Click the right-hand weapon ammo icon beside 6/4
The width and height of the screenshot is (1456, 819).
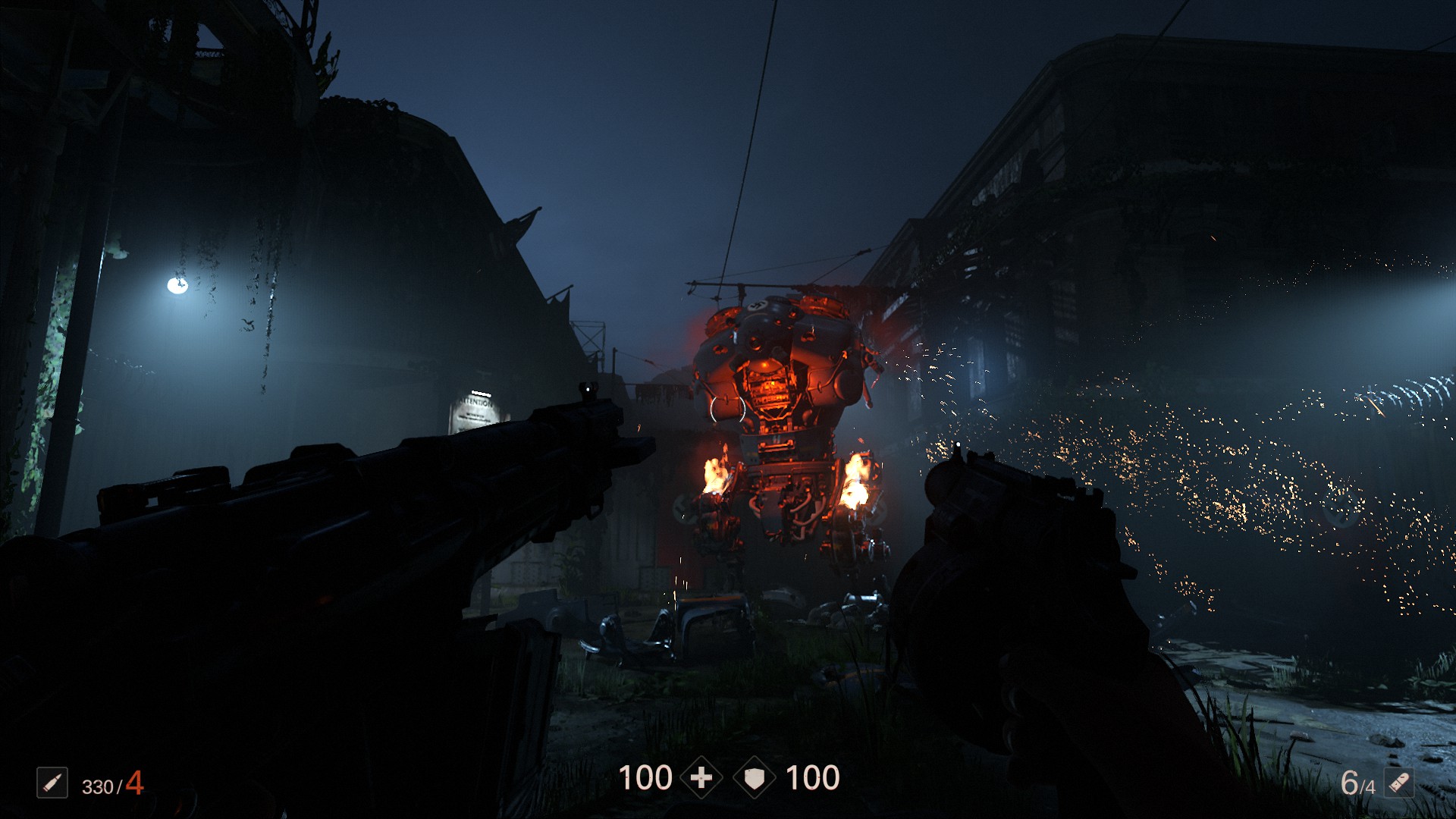pyautogui.click(x=1399, y=783)
